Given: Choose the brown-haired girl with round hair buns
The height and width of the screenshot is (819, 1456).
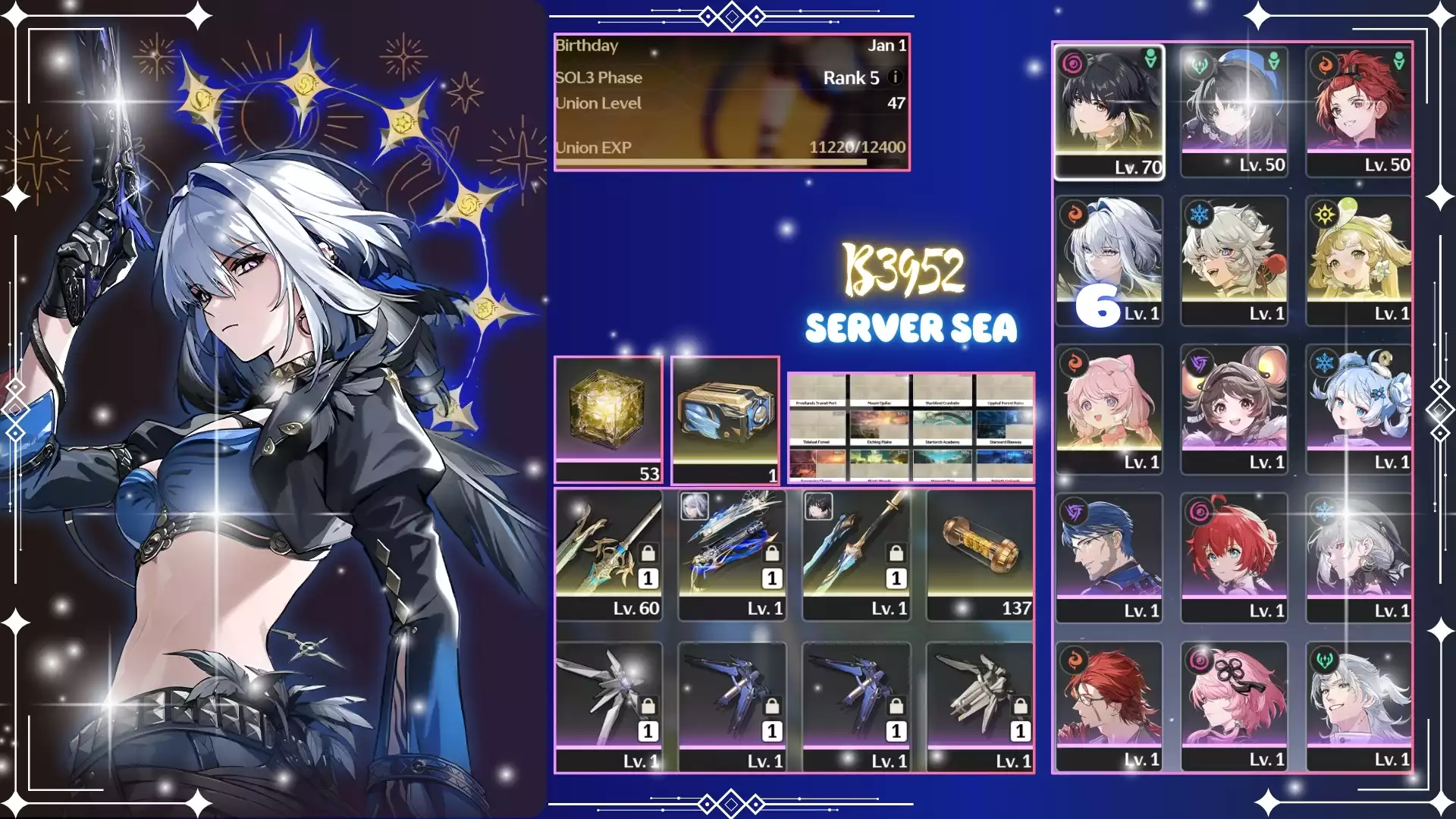Looking at the screenshot, I should [x=1234, y=409].
